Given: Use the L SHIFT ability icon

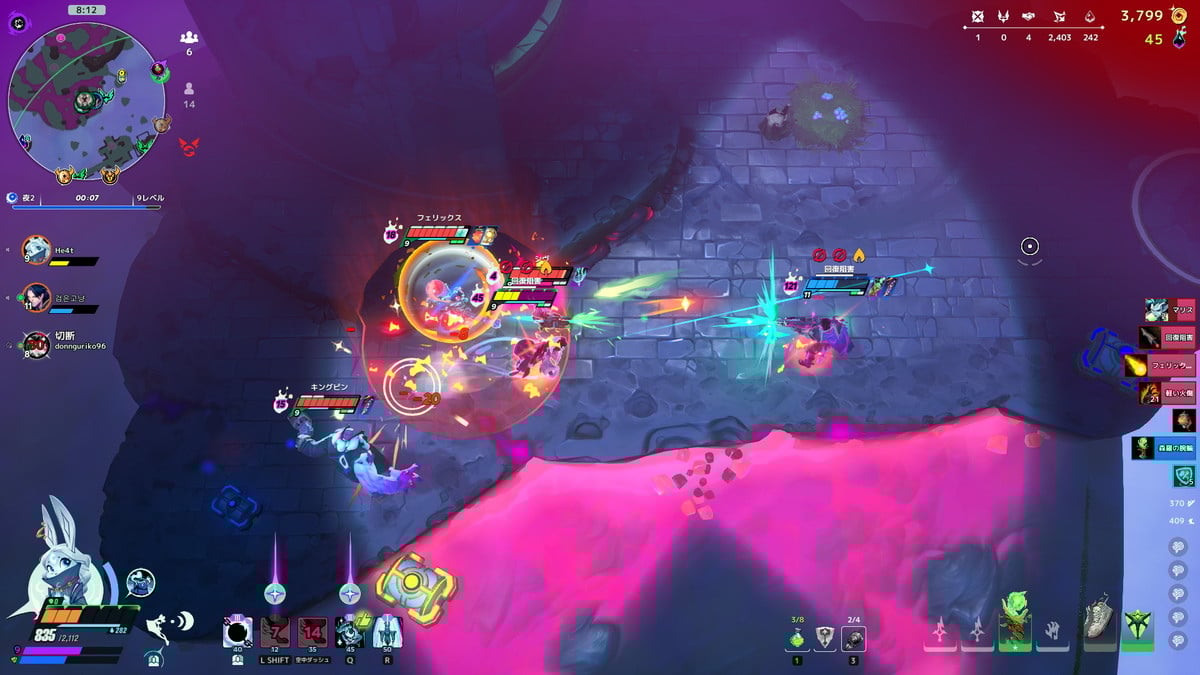Looking at the screenshot, I should (x=275, y=632).
